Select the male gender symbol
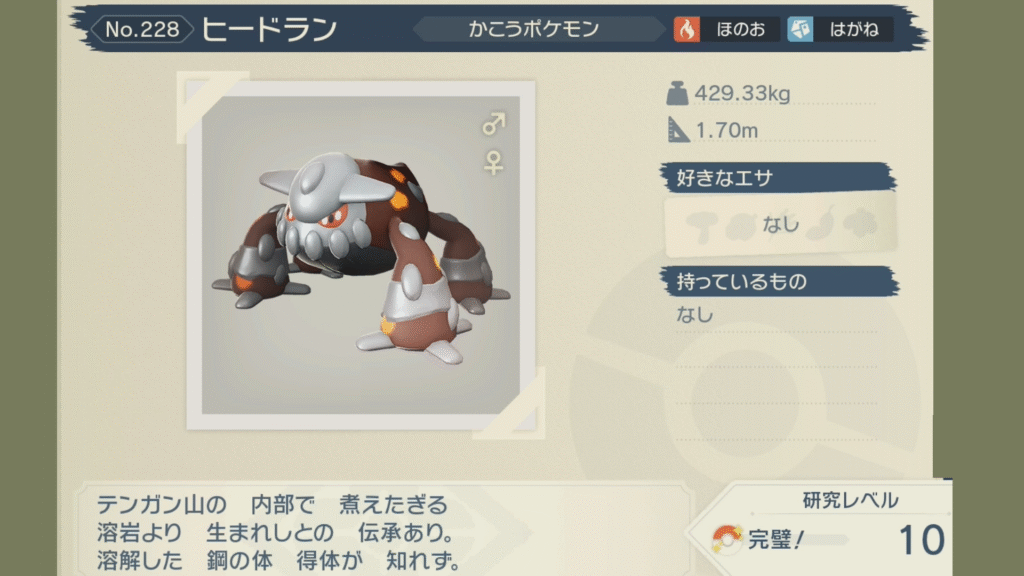This screenshot has height=576, width=1024. click(494, 124)
